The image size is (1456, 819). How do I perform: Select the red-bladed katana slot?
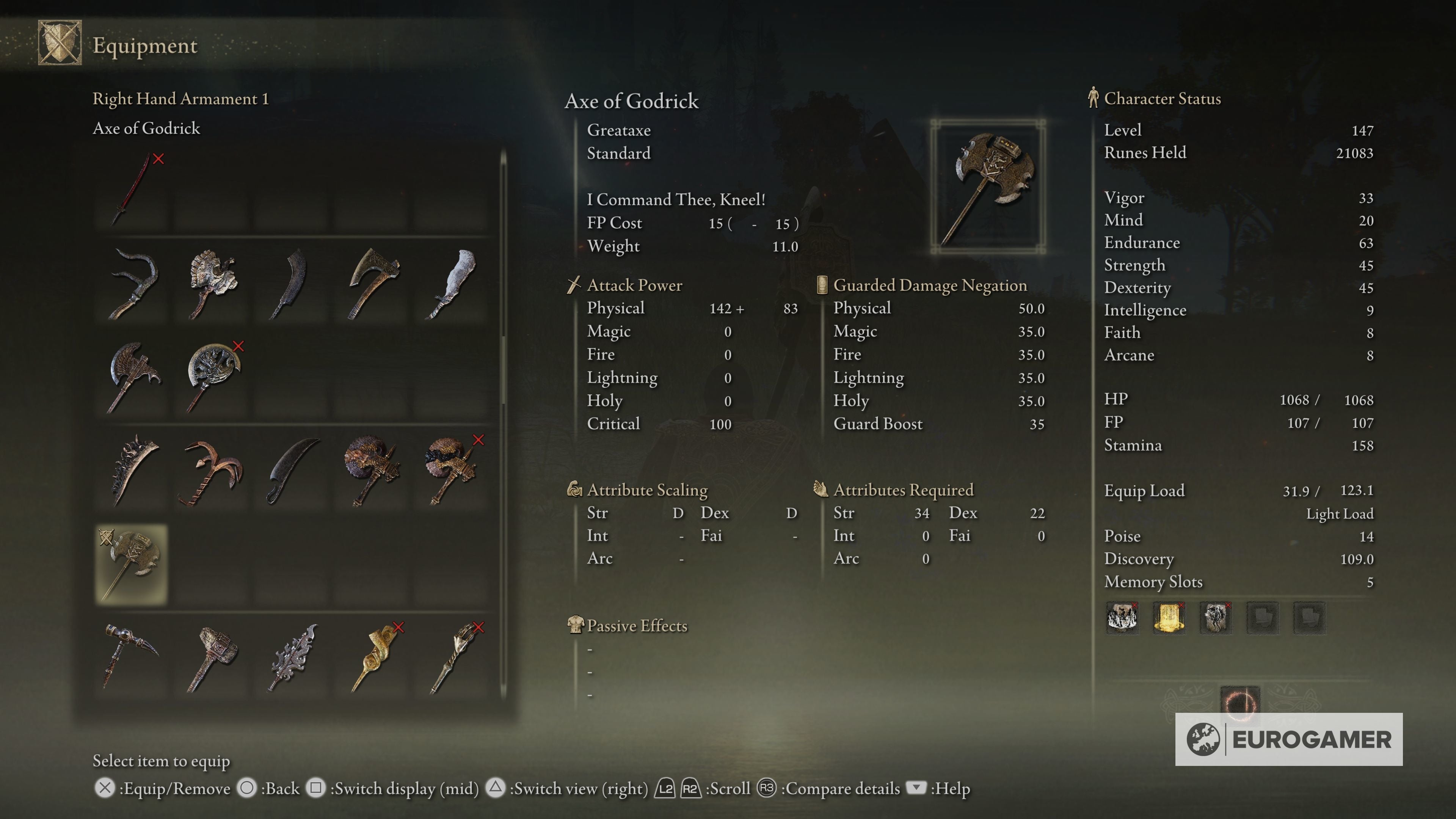point(133,190)
